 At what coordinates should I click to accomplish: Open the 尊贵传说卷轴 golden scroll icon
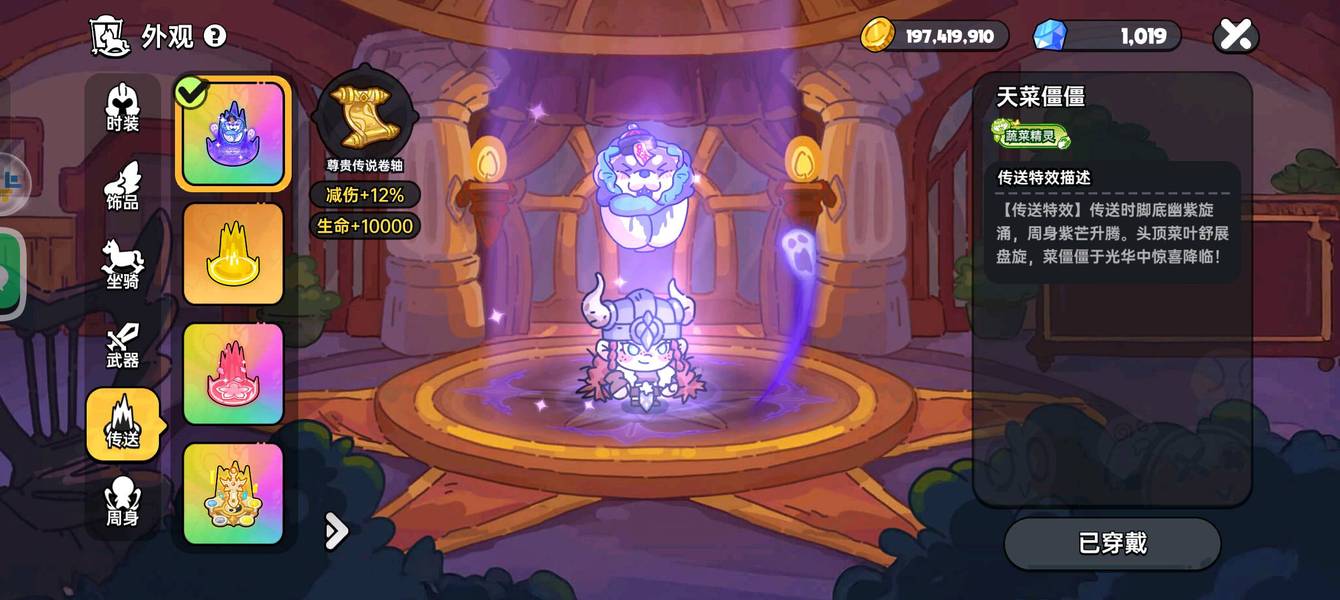tap(364, 117)
